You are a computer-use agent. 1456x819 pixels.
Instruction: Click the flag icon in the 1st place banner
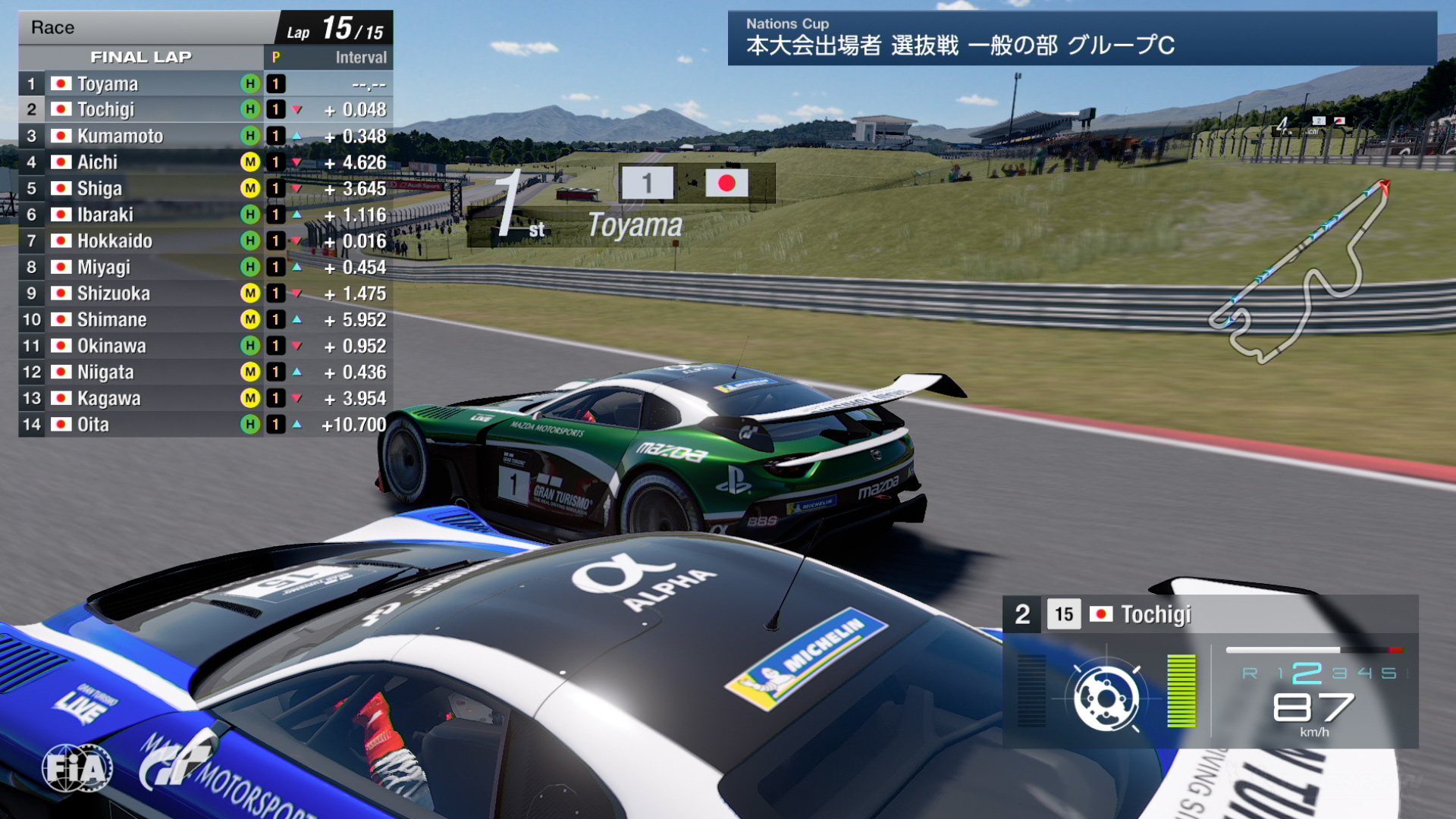click(x=726, y=183)
